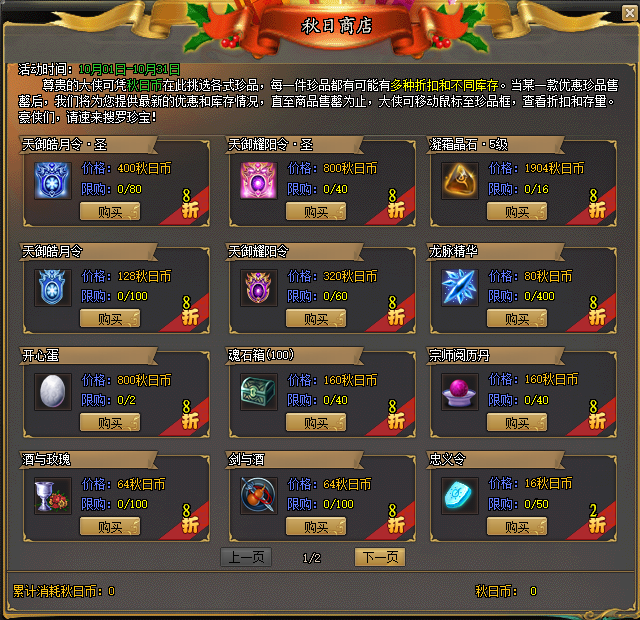Click 购买 under 天御皓月令
This screenshot has height=620, width=640.
[110, 319]
